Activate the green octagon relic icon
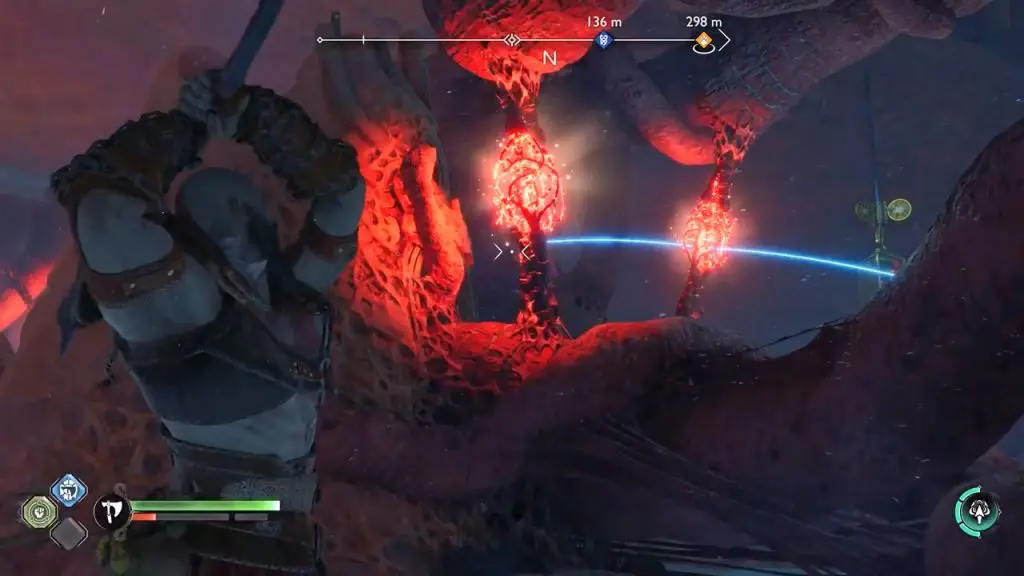The image size is (1024, 576). [x=39, y=512]
